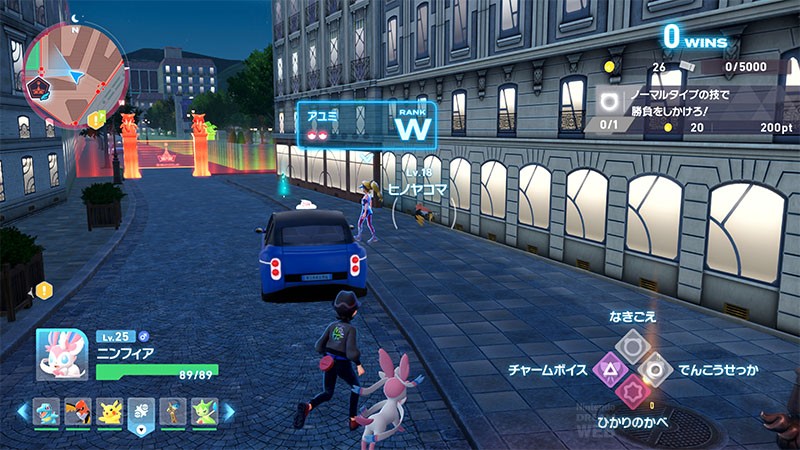Viewport: 800px width, 450px height.
Task: Select the なきごえ move icon
Action: pyautogui.click(x=632, y=346)
